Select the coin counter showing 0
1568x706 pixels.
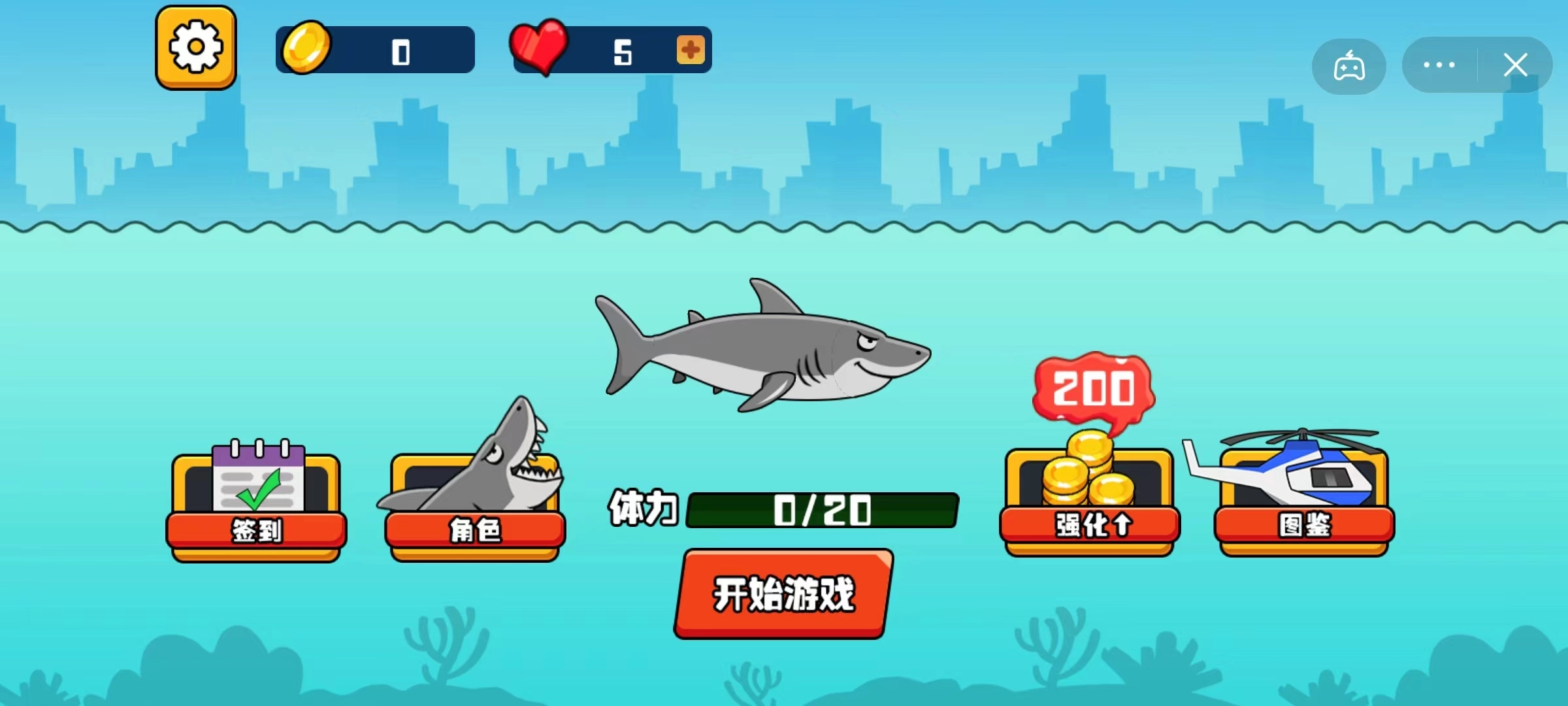point(400,49)
